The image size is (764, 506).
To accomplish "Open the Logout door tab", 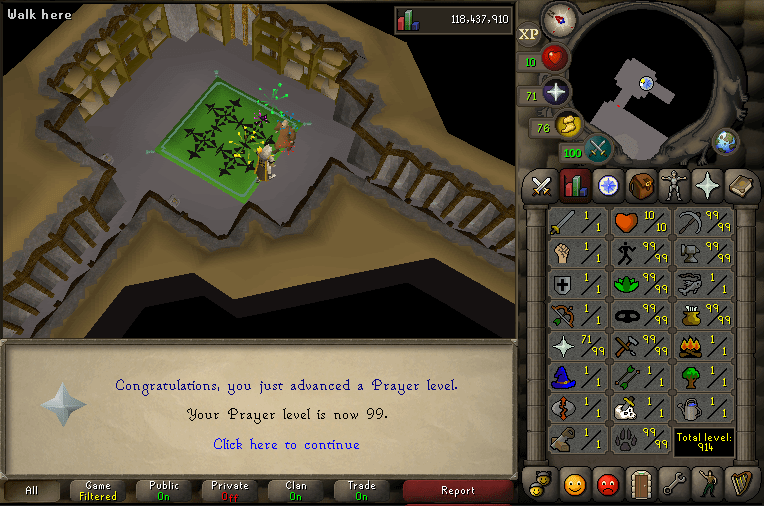I will [640, 482].
